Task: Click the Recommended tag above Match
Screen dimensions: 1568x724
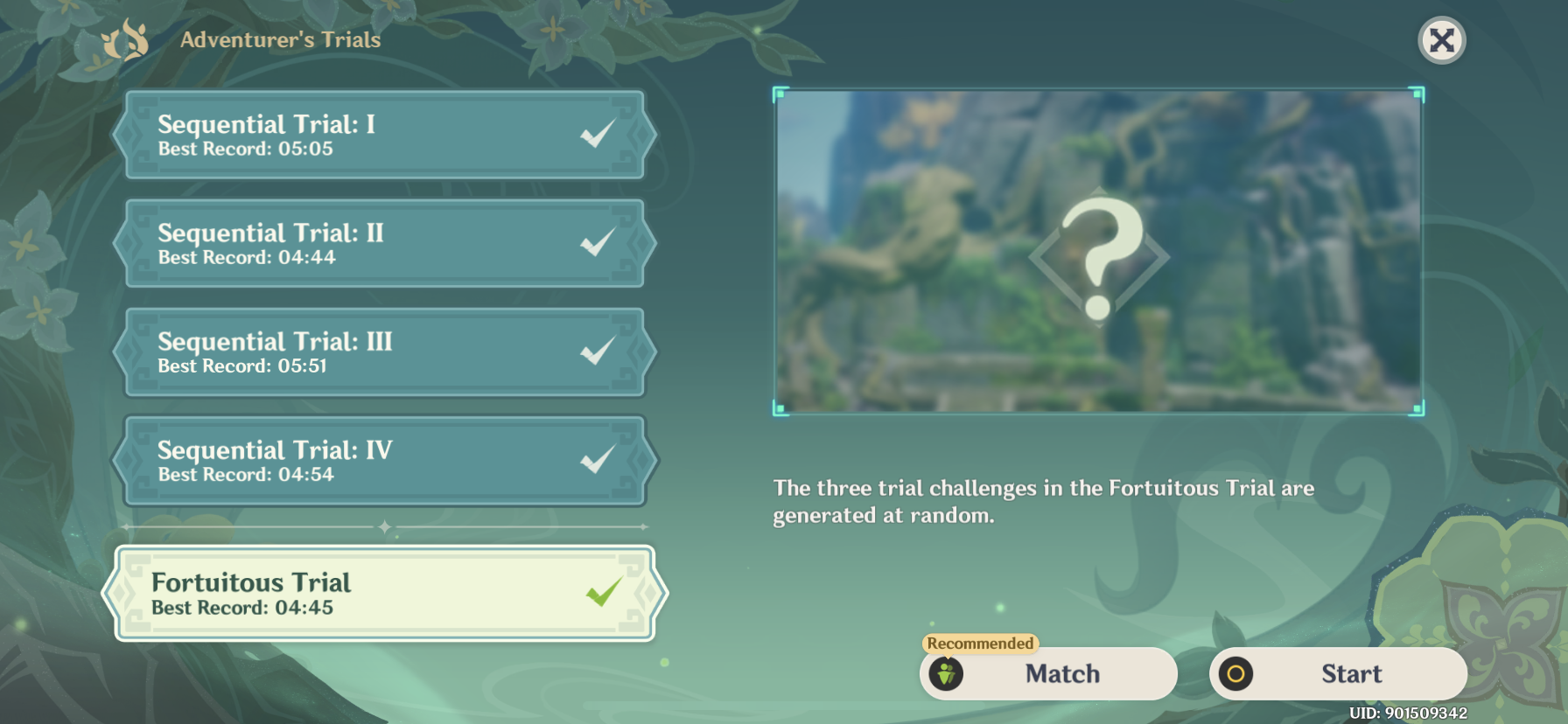Action: (x=979, y=644)
